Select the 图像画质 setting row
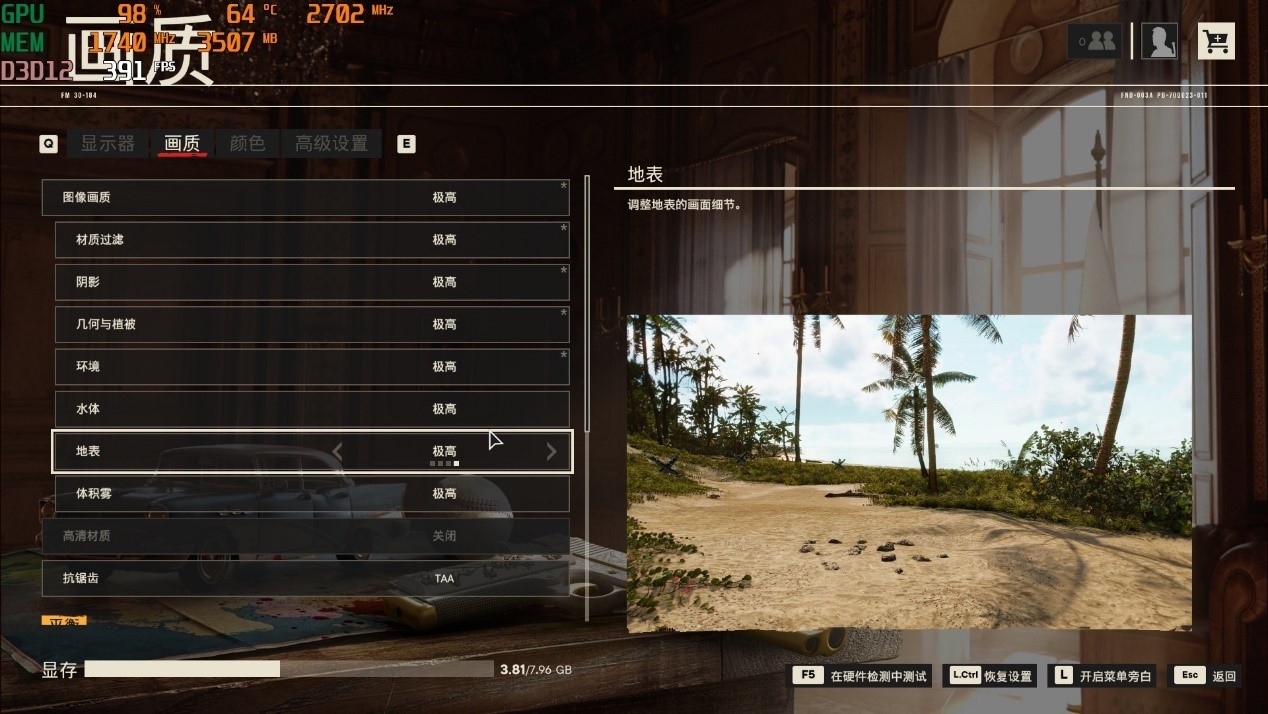 pyautogui.click(x=305, y=198)
